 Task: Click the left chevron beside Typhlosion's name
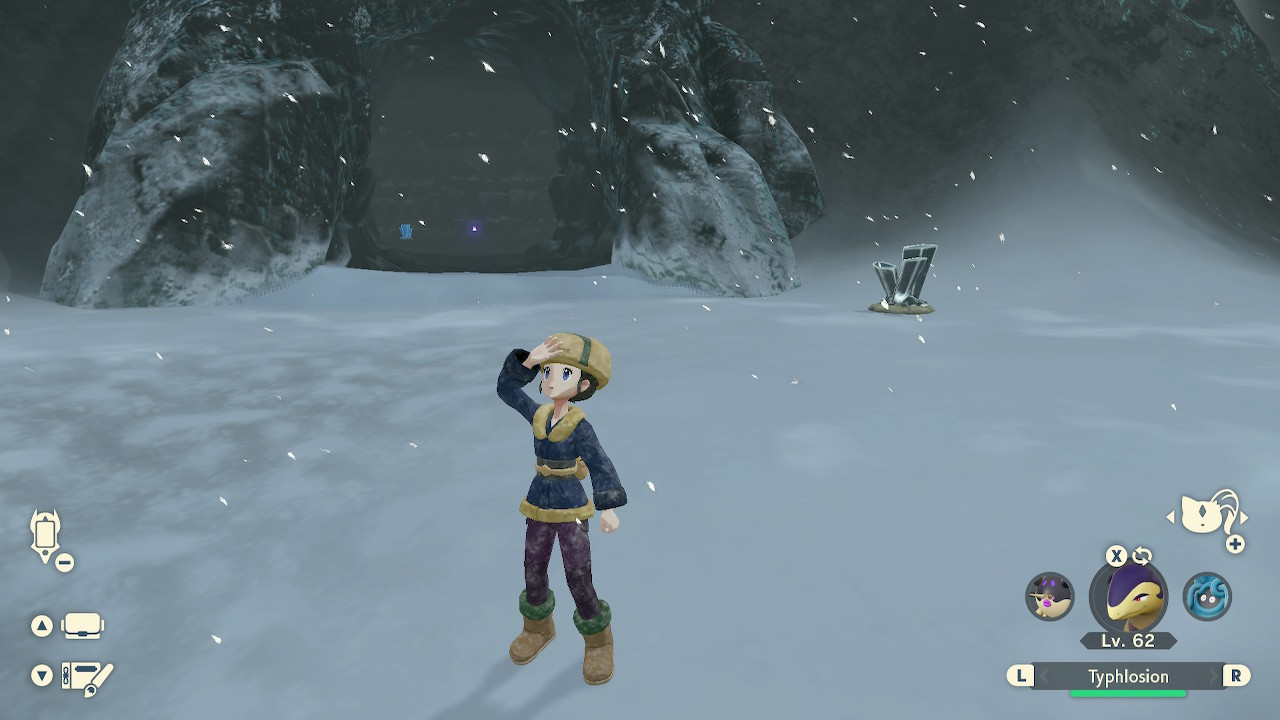tap(1044, 675)
